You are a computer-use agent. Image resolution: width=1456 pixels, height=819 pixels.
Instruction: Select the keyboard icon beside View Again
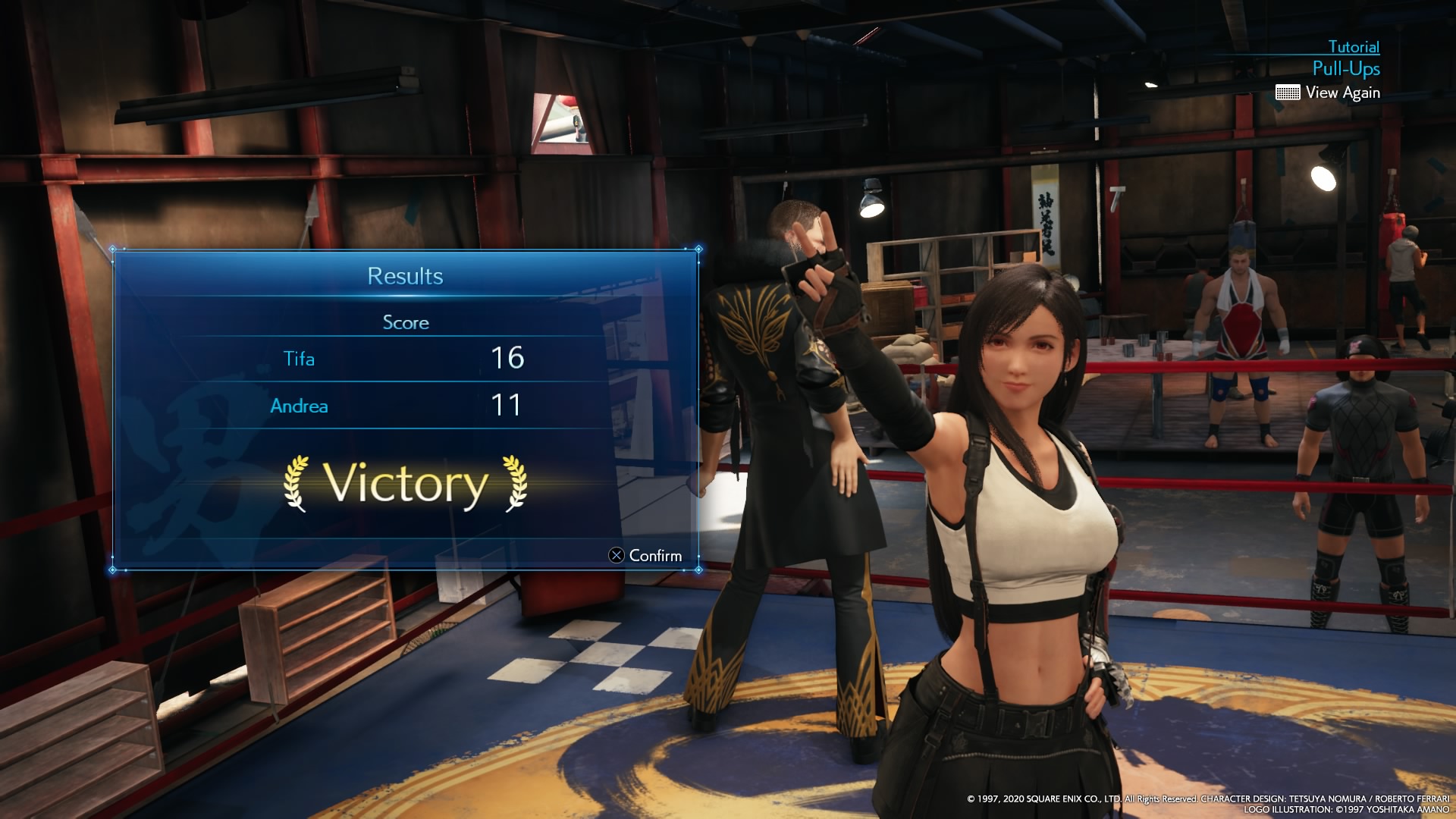click(1288, 93)
